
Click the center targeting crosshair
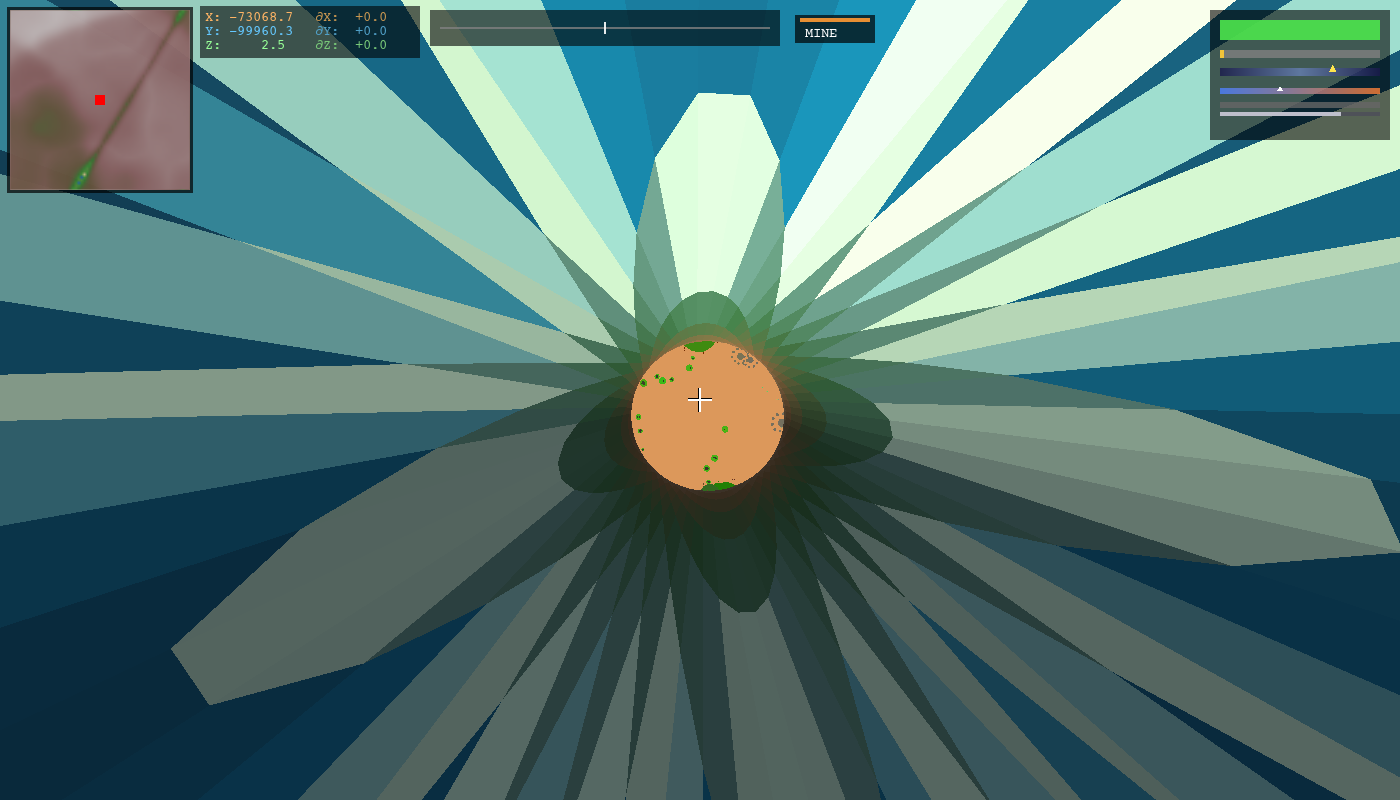700,399
